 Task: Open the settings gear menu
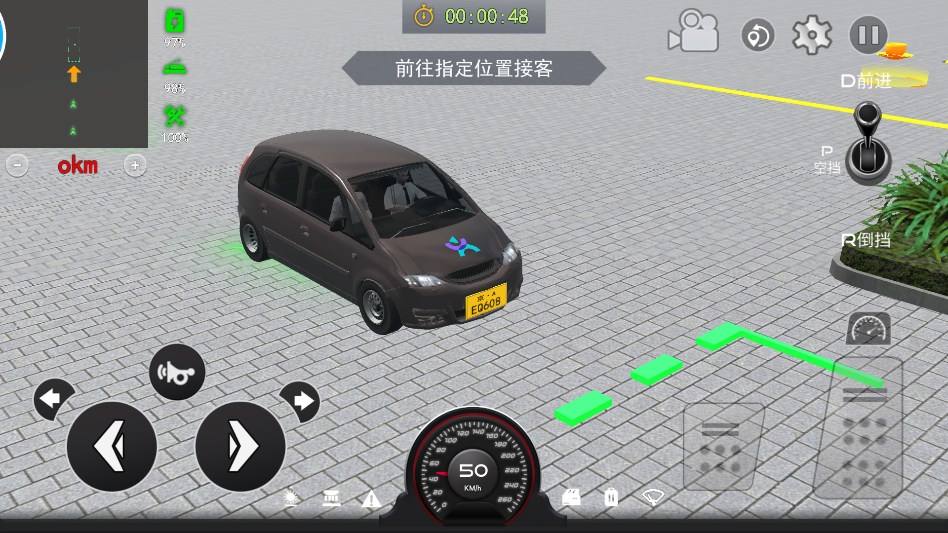(812, 35)
